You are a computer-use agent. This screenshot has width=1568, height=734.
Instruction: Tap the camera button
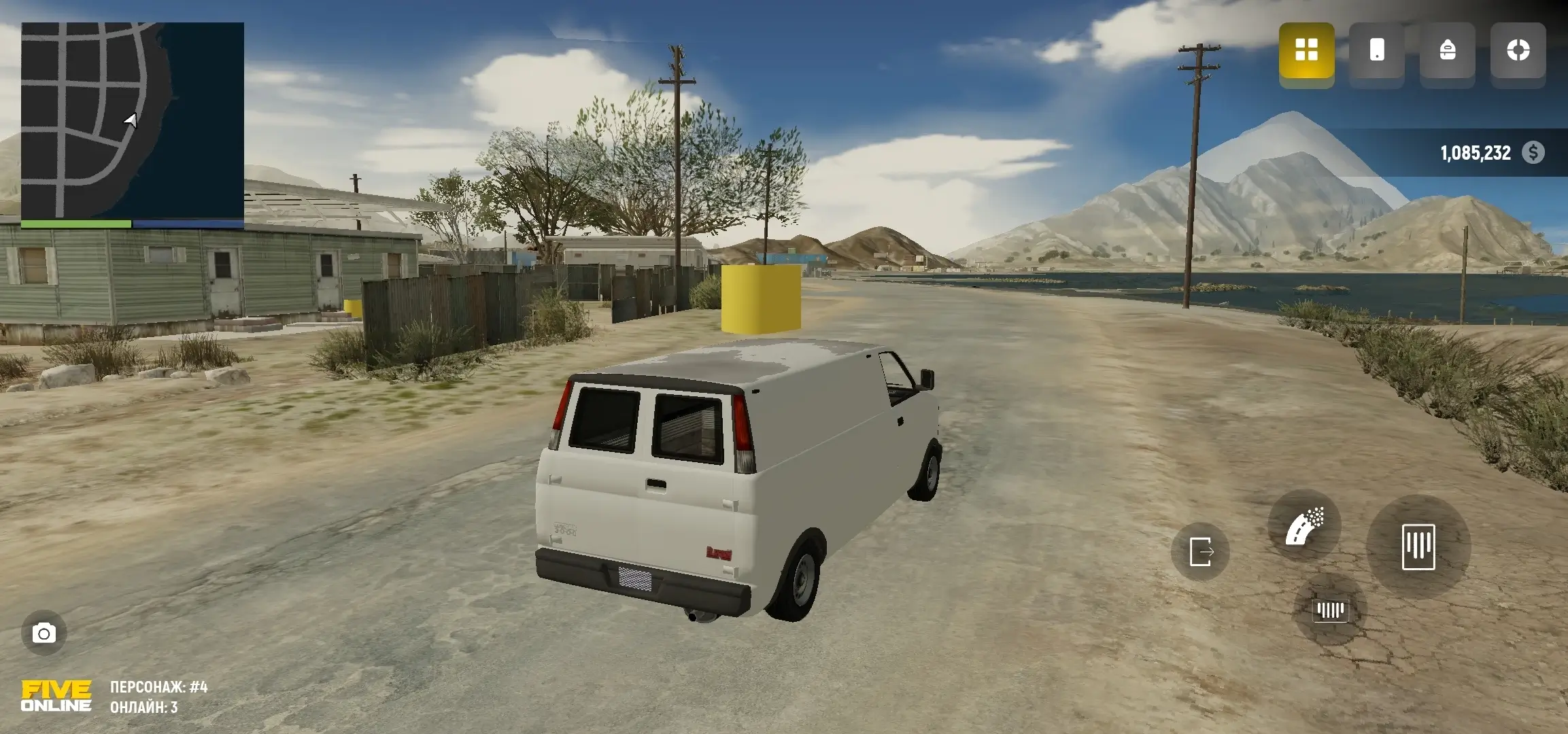pos(44,633)
